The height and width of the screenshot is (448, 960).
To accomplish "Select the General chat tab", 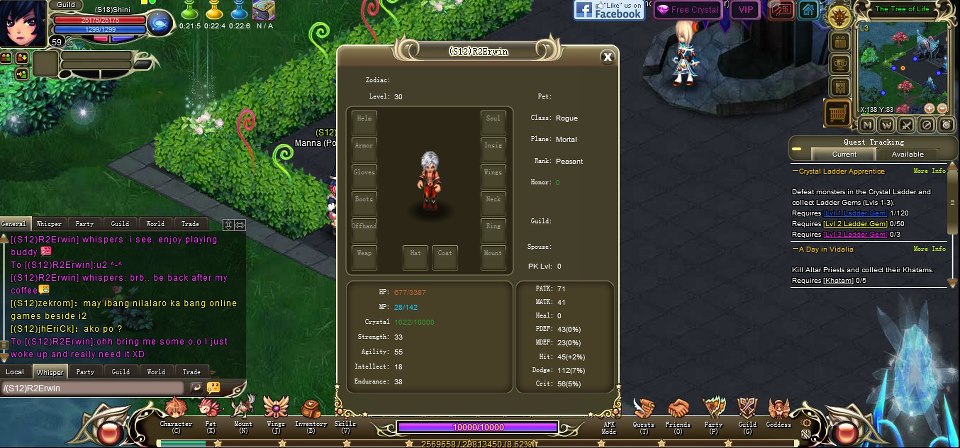I will click(14, 224).
